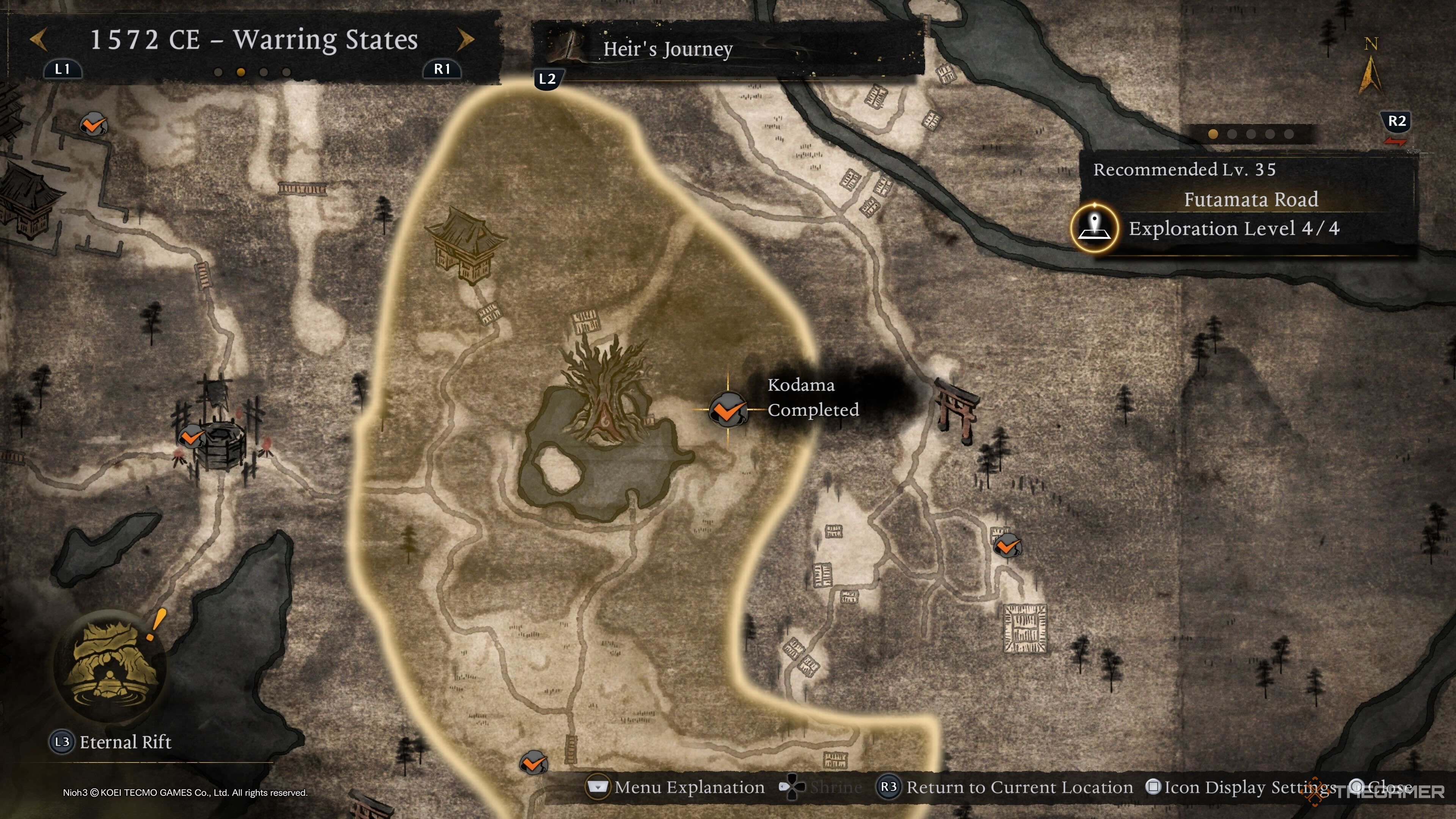Screen dimensions: 1456x819
Task: Select the completed marker at the watchtower camp
Action: (191, 437)
